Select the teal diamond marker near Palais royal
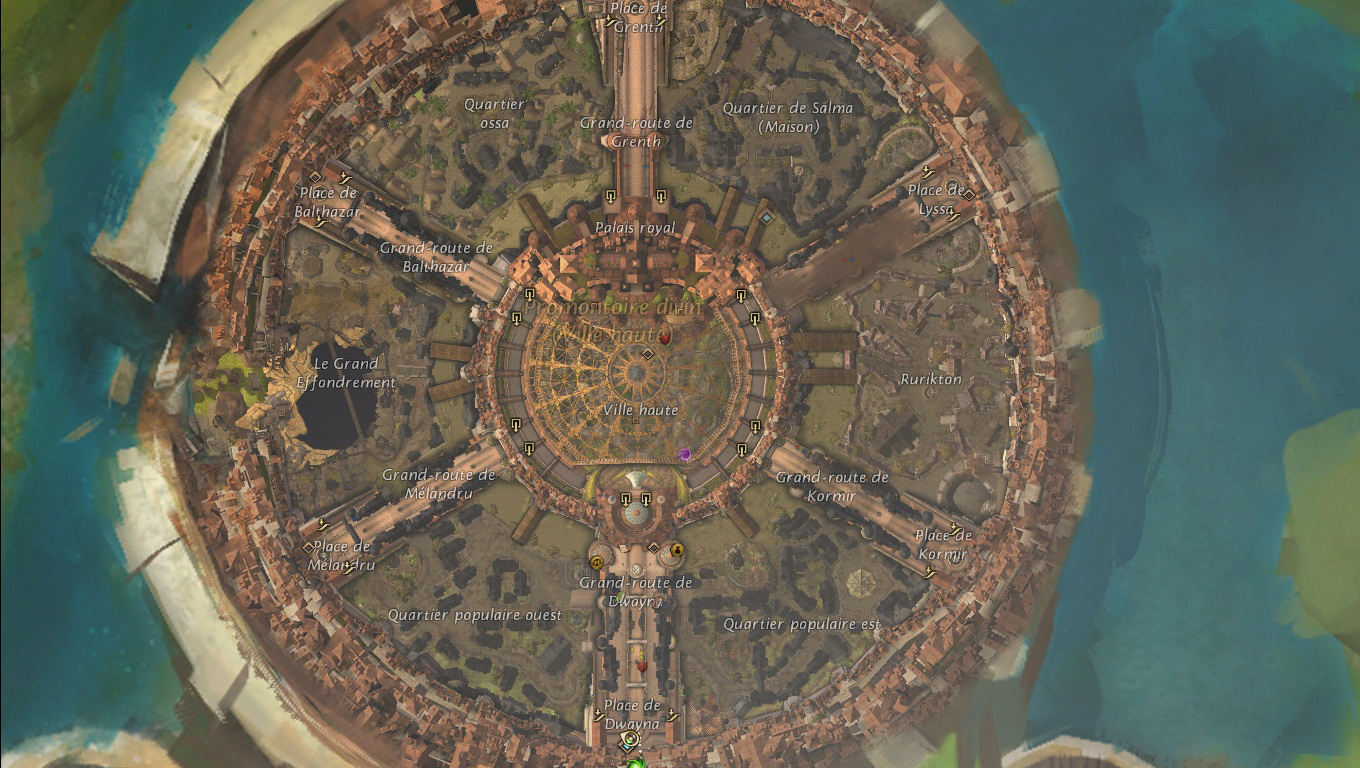This screenshot has height=768, width=1360. tap(766, 217)
